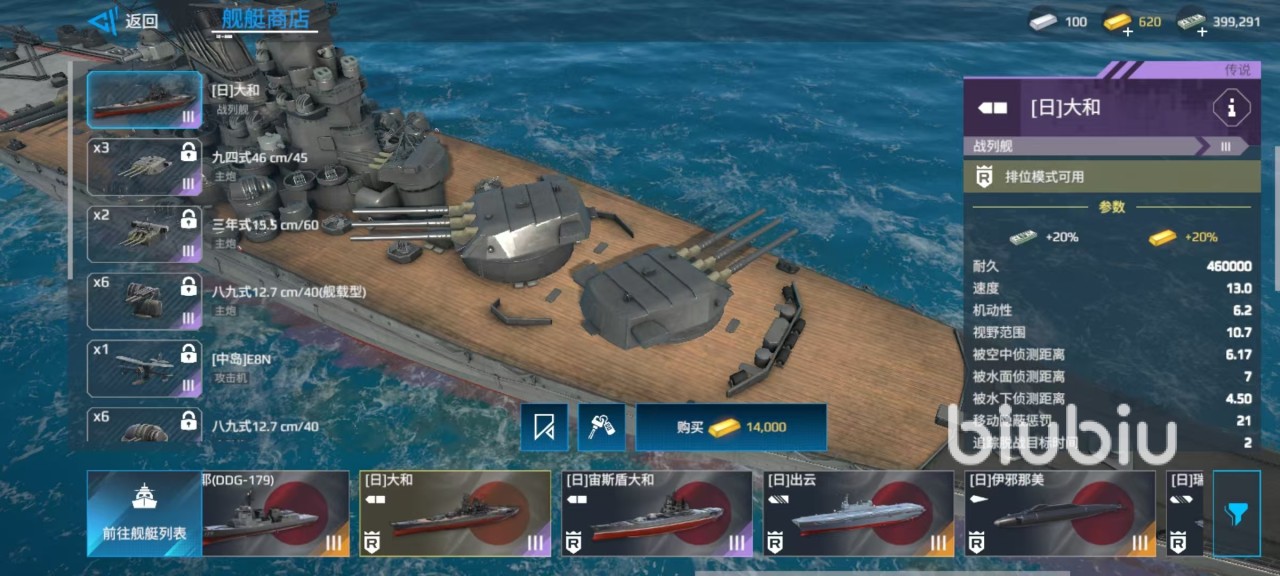Click the bookmark flag button
Viewport: 1280px width, 576px height.
544,427
